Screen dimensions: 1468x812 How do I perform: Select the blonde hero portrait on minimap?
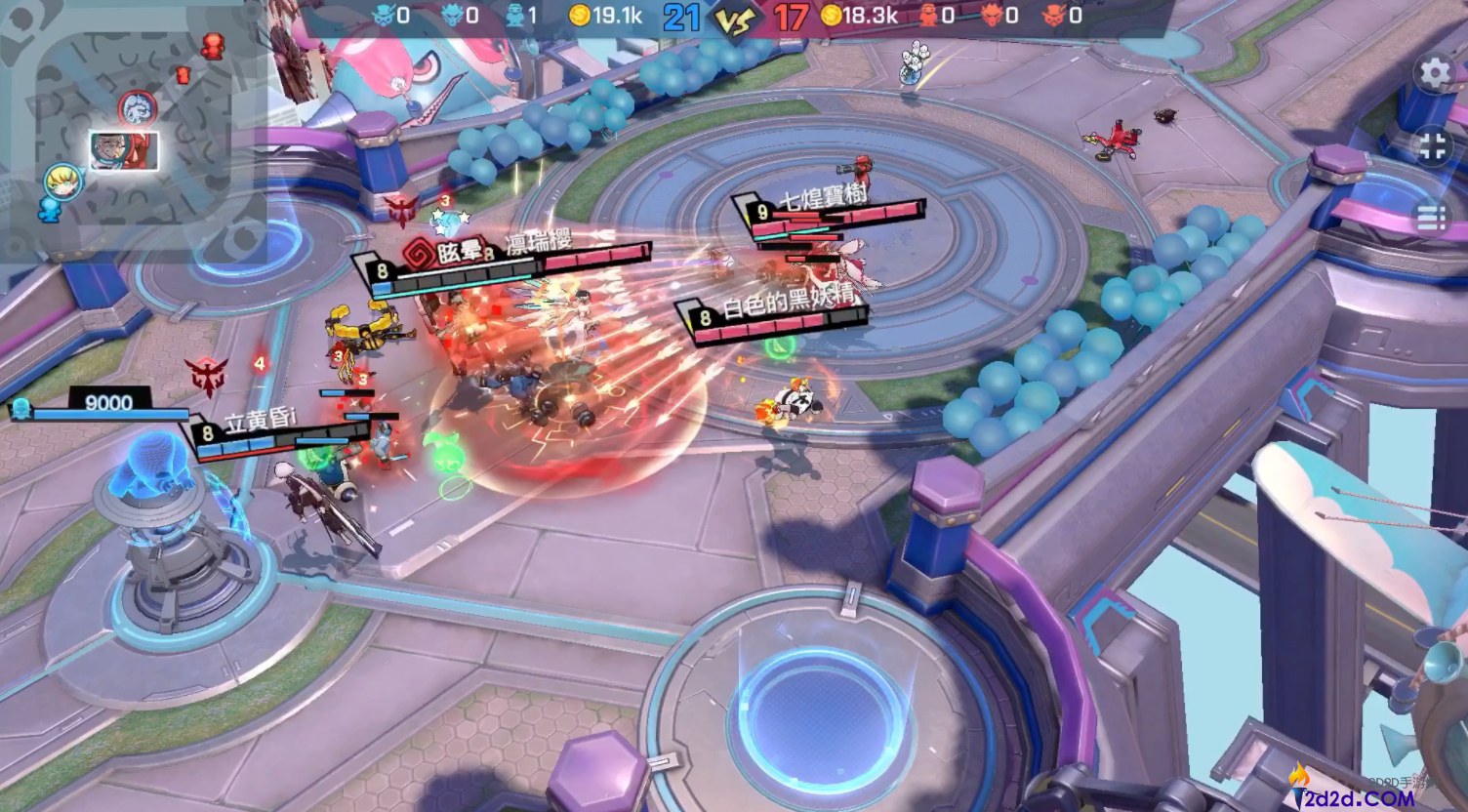(x=61, y=182)
